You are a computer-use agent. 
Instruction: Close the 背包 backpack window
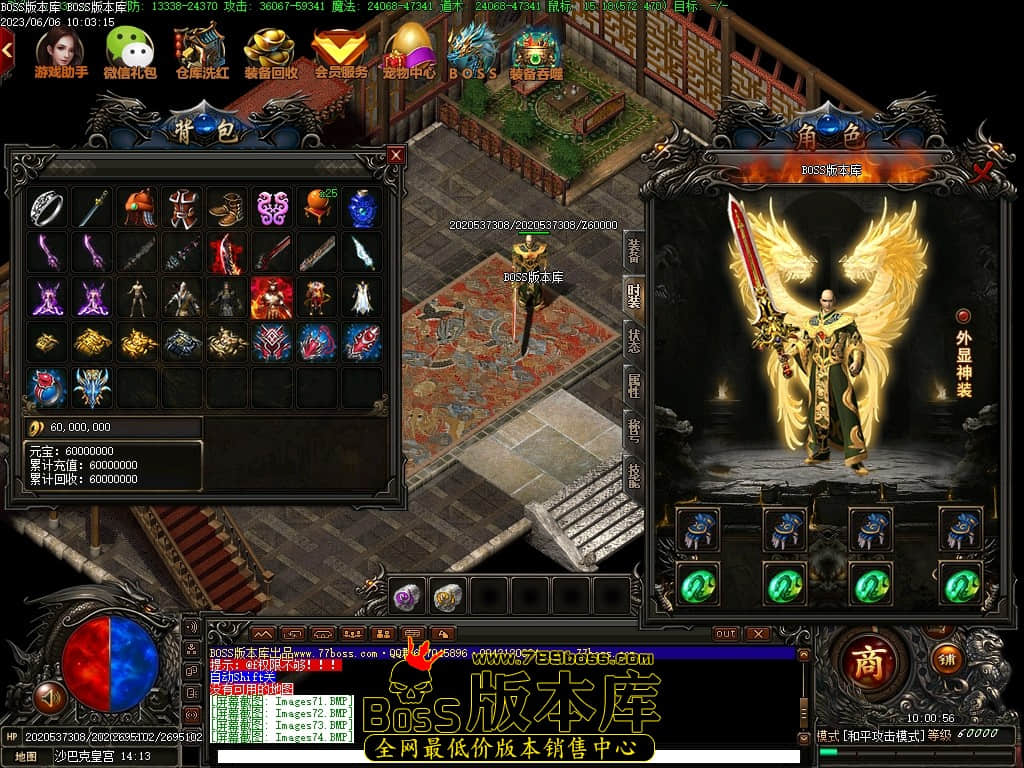(x=396, y=155)
